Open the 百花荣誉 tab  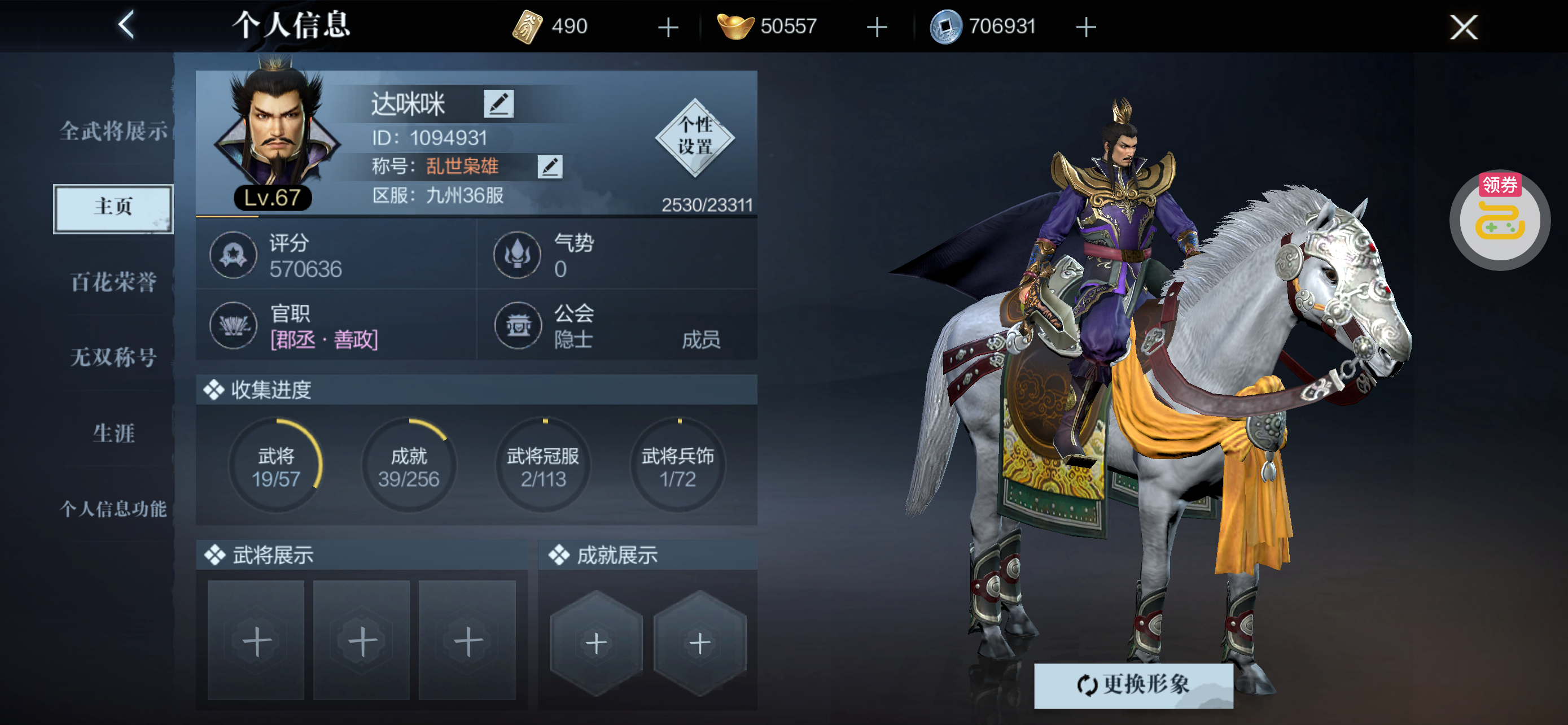pos(113,282)
